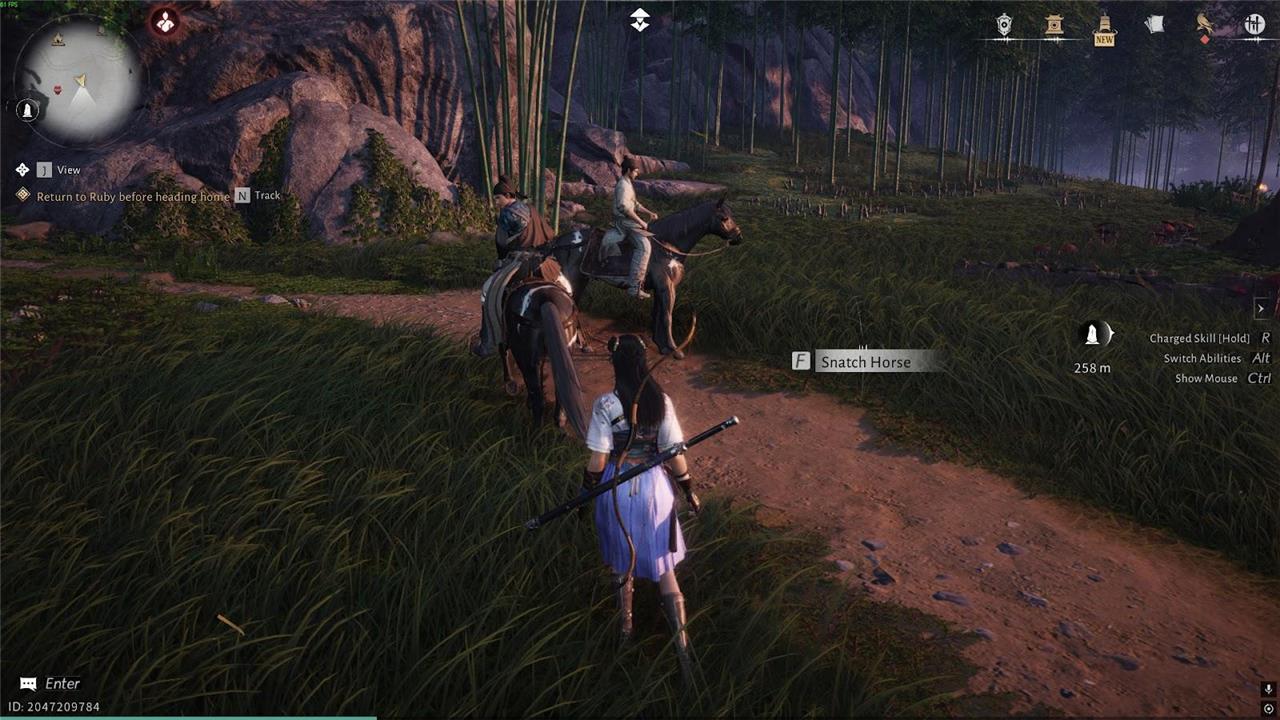The height and width of the screenshot is (720, 1280).
Task: Toggle the microphone icon
Action: [x=1268, y=690]
